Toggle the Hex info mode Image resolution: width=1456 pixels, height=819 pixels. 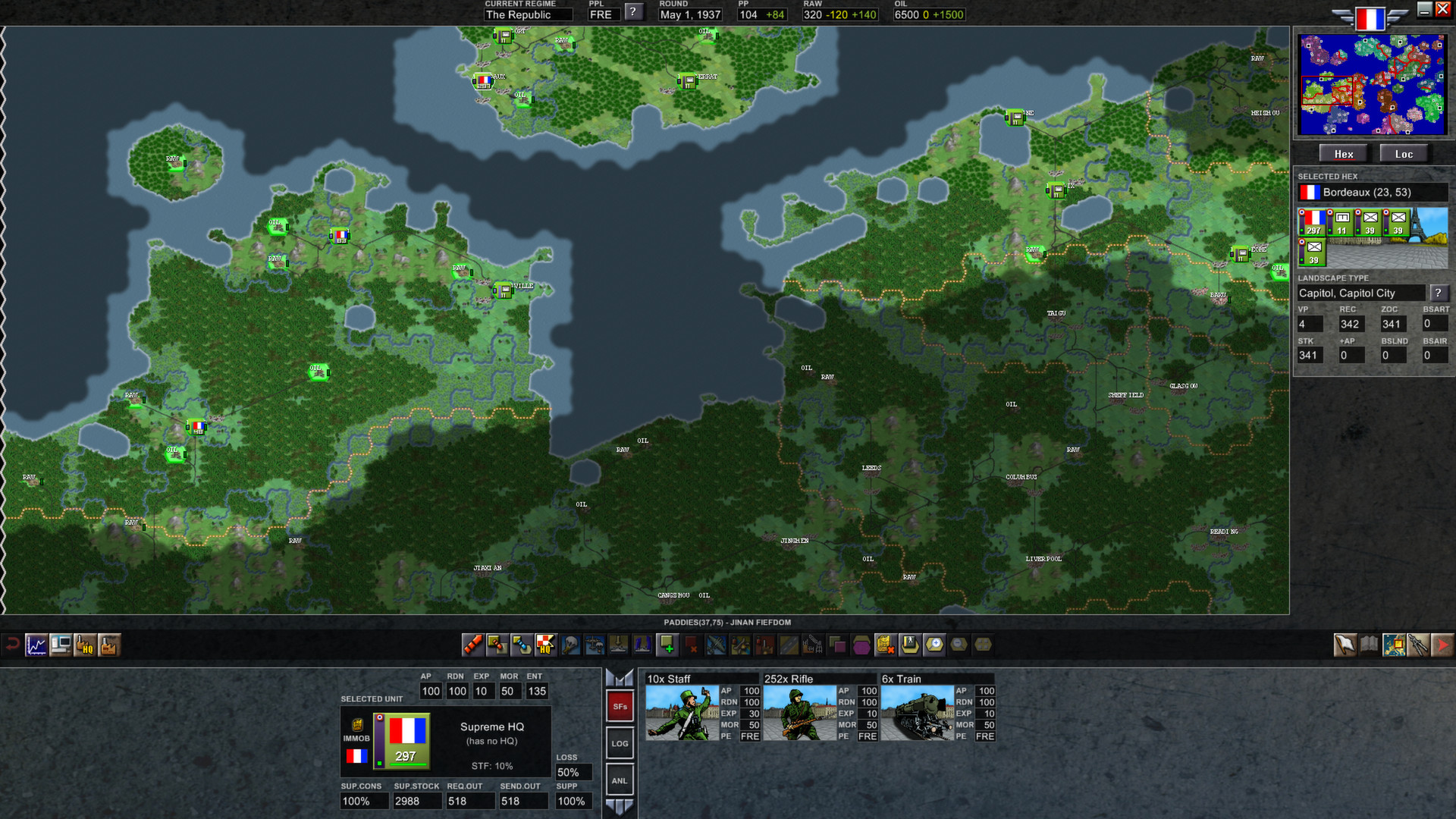[1344, 153]
